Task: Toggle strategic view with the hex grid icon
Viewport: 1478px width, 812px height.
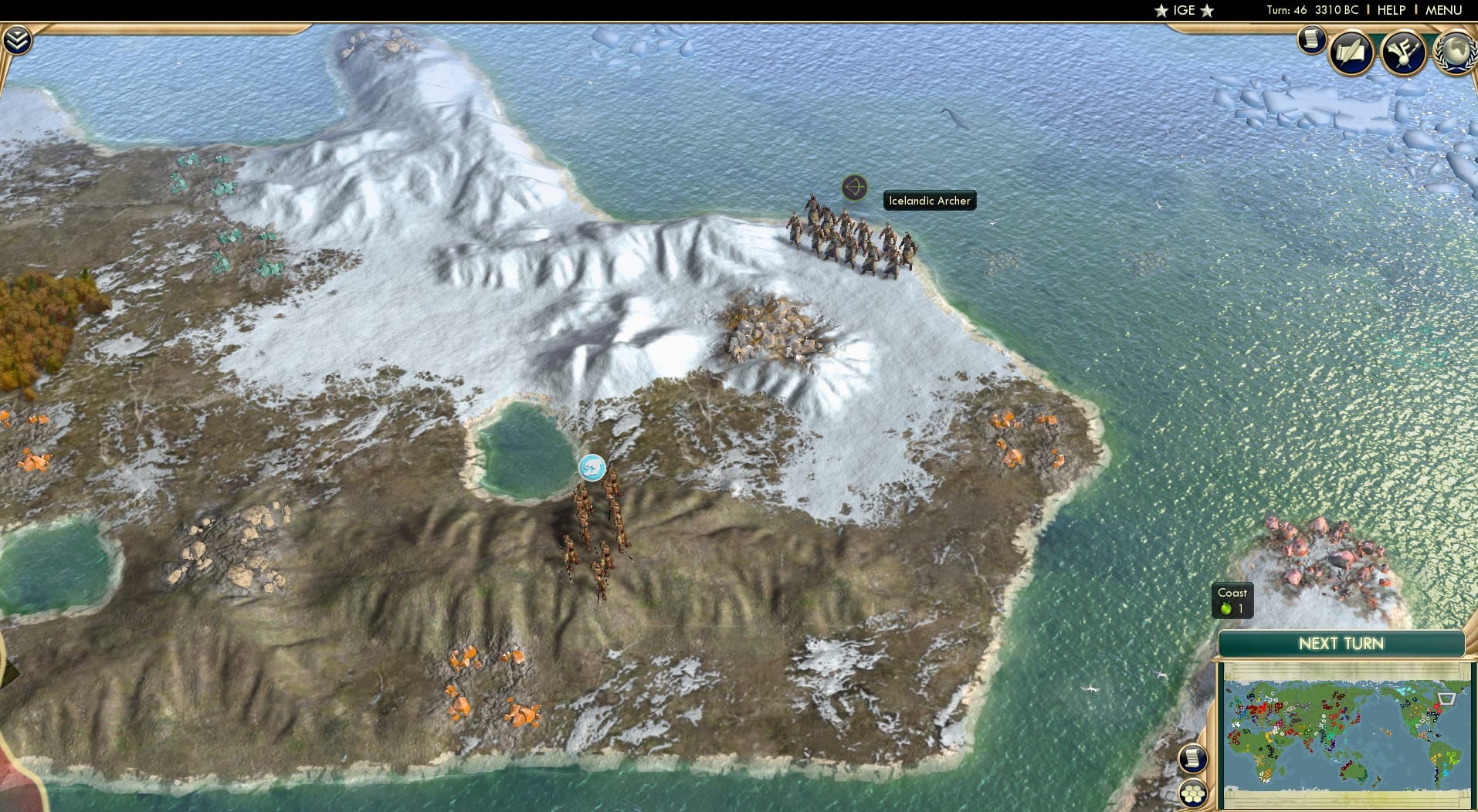Action: (x=1192, y=792)
